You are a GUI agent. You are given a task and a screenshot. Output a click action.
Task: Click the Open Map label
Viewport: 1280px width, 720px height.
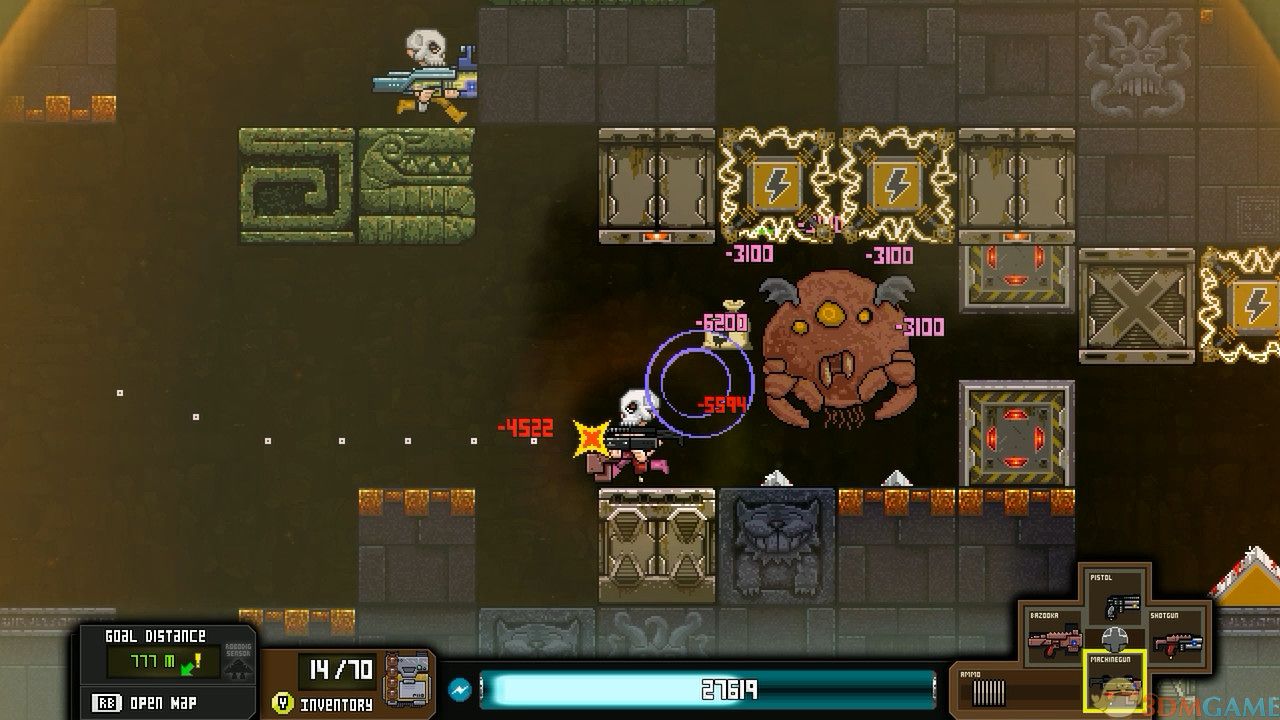pyautogui.click(x=159, y=702)
